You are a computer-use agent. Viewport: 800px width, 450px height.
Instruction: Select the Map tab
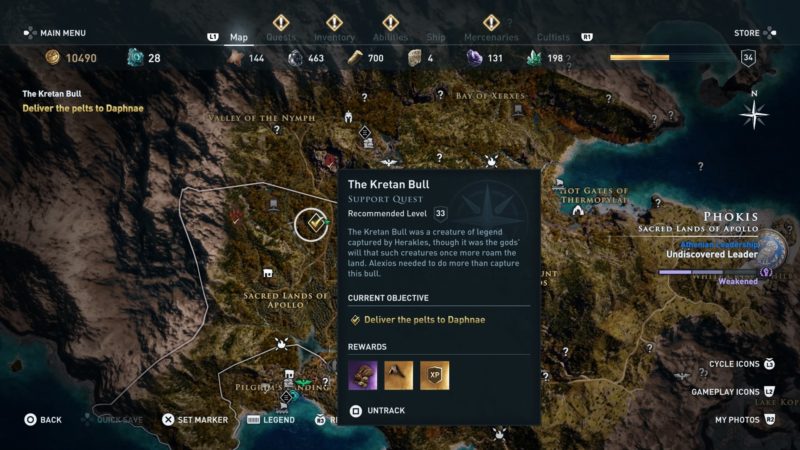coord(239,37)
